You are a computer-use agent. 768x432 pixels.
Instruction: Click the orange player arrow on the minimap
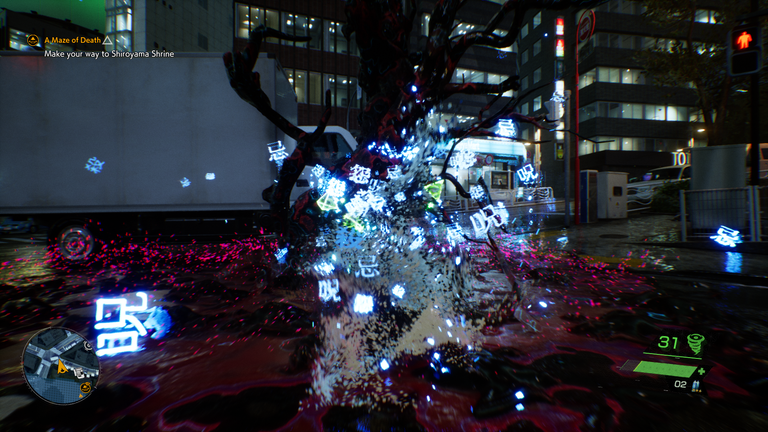64,367
